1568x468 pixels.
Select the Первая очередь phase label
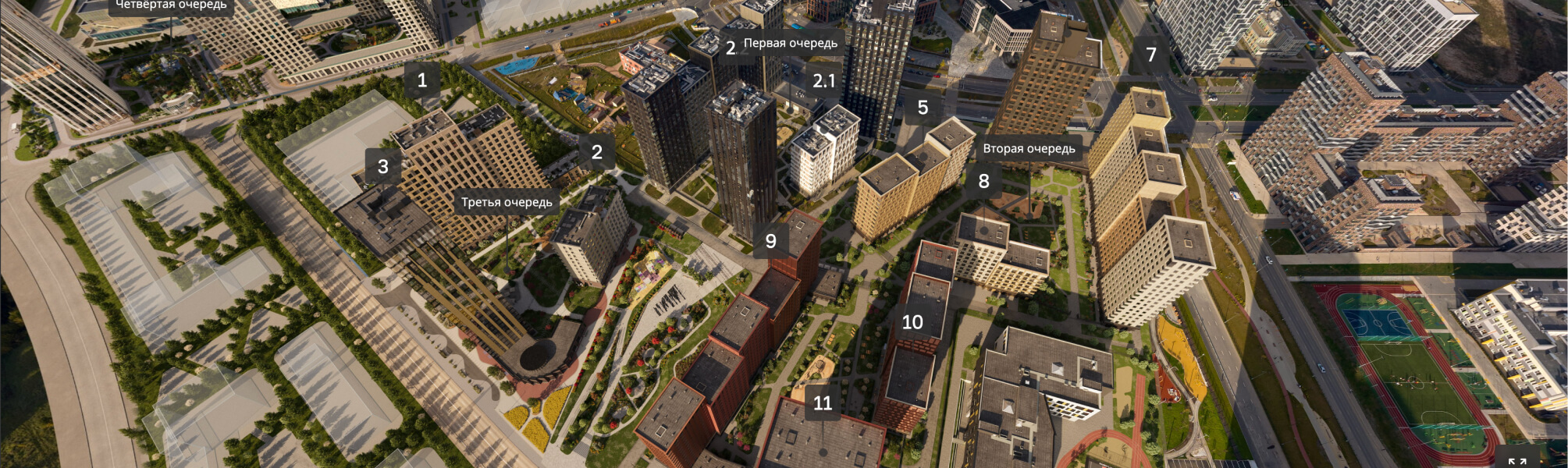[790, 44]
